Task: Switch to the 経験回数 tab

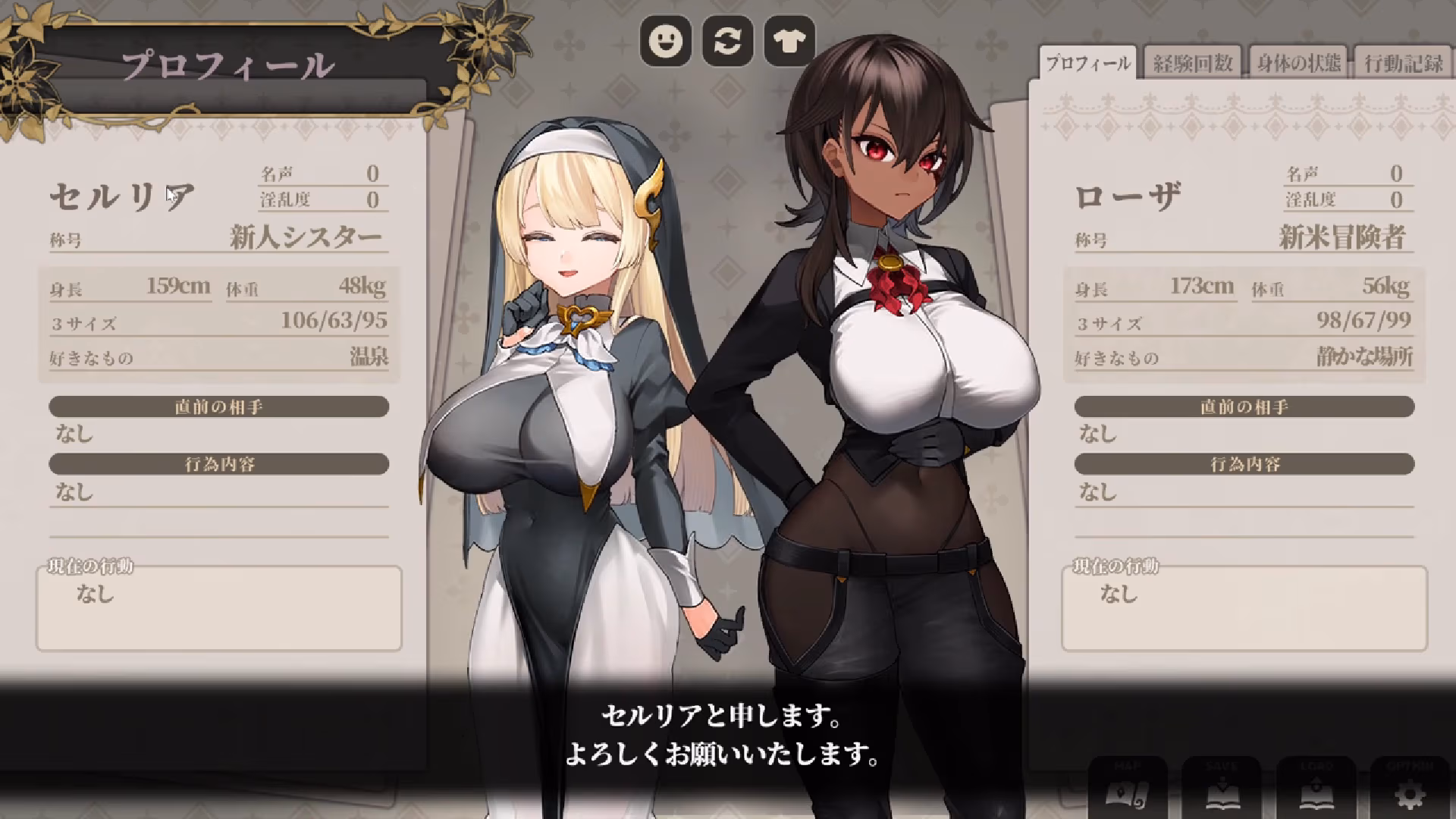Action: [1193, 64]
